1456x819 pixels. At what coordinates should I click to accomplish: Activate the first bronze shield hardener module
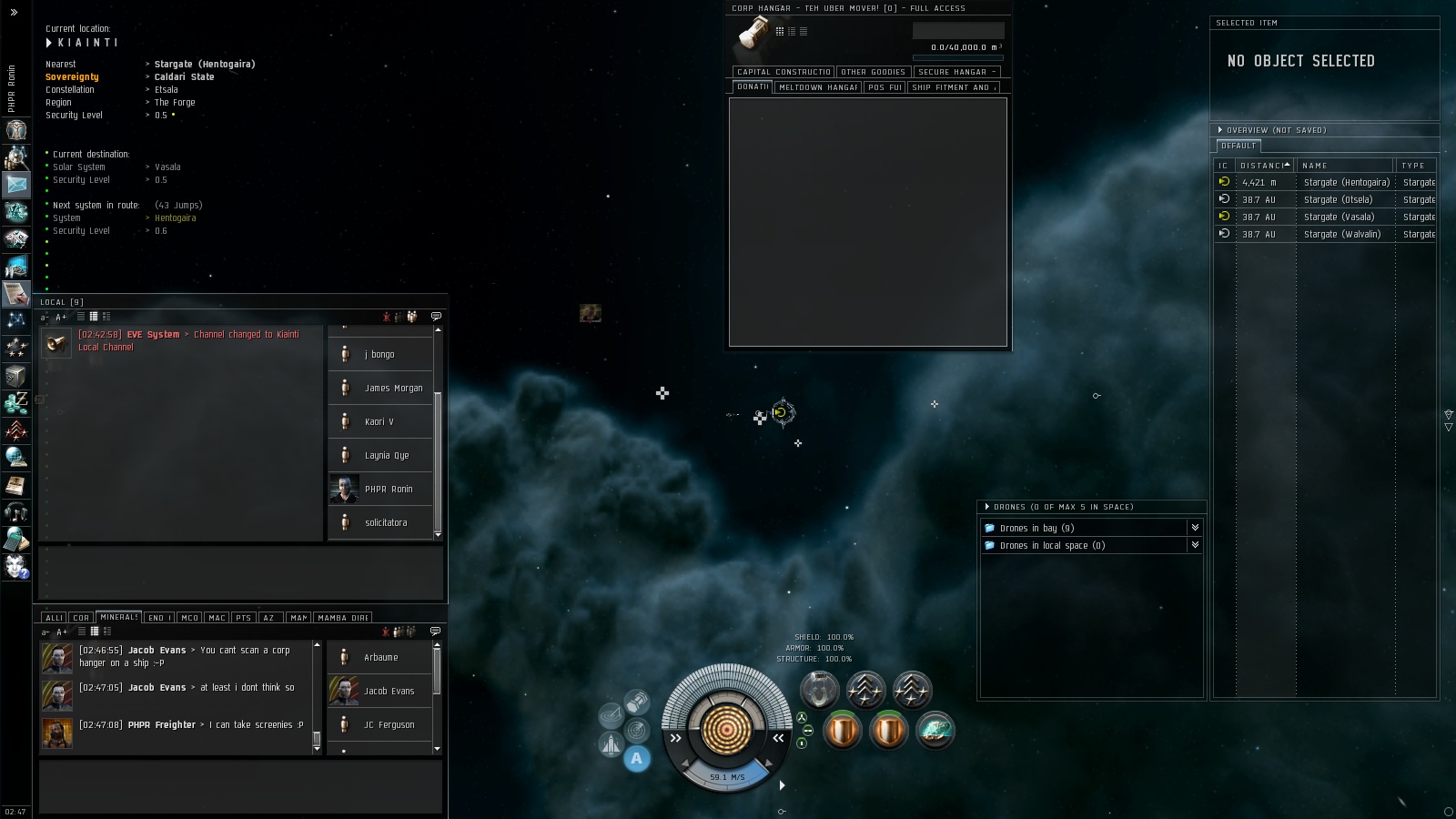point(842,731)
